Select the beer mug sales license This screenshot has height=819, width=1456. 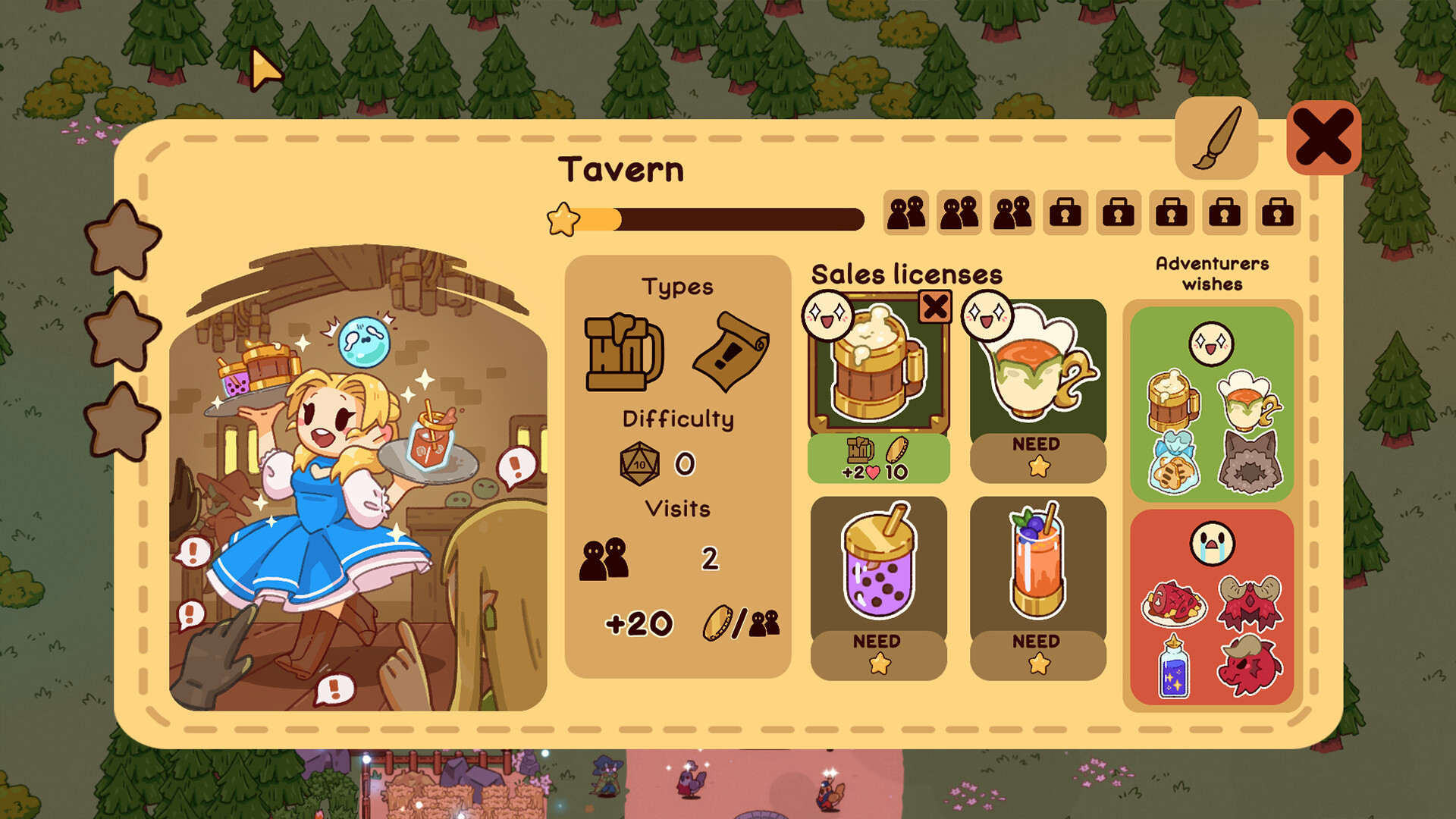878,372
